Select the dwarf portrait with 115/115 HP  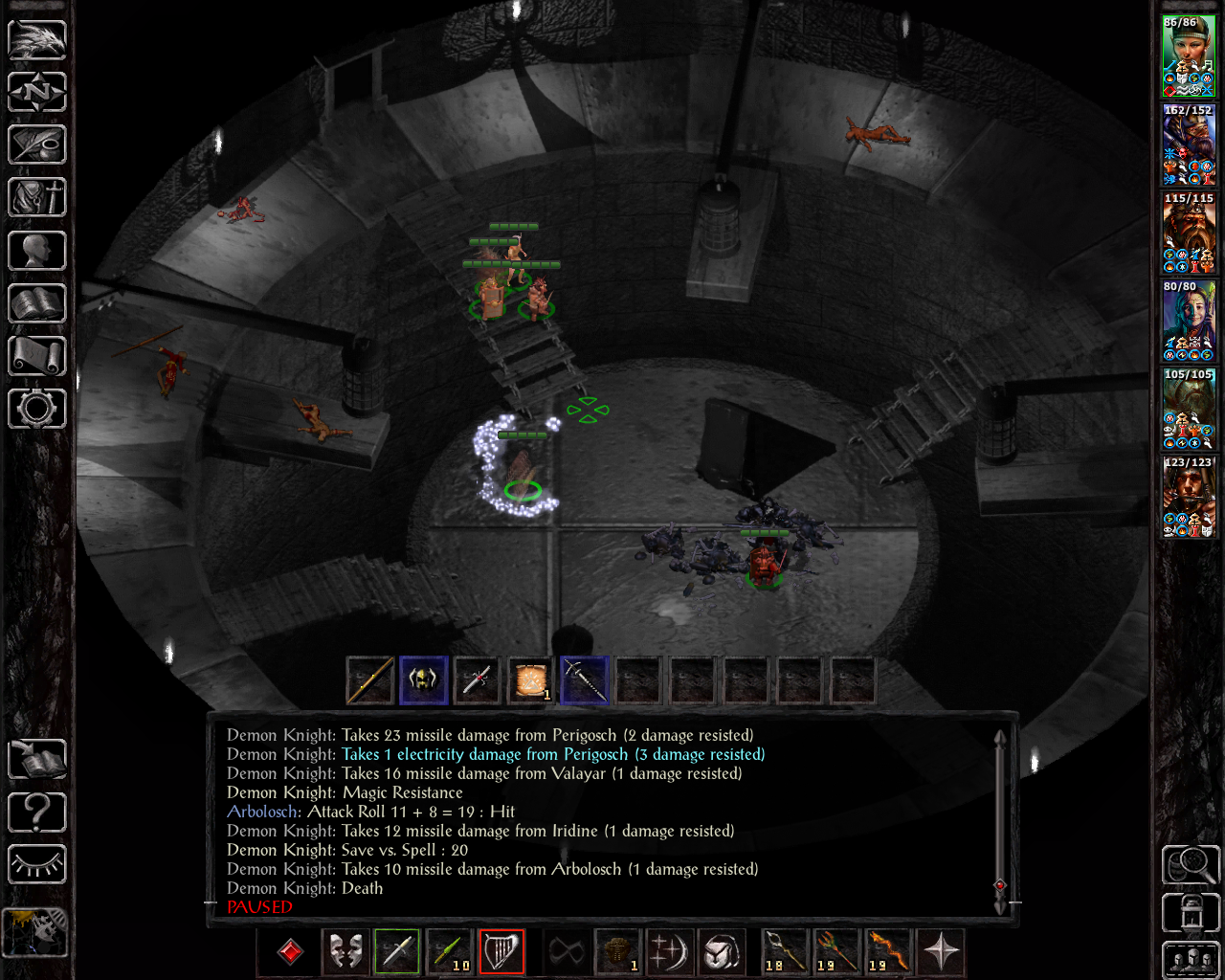tap(1188, 233)
